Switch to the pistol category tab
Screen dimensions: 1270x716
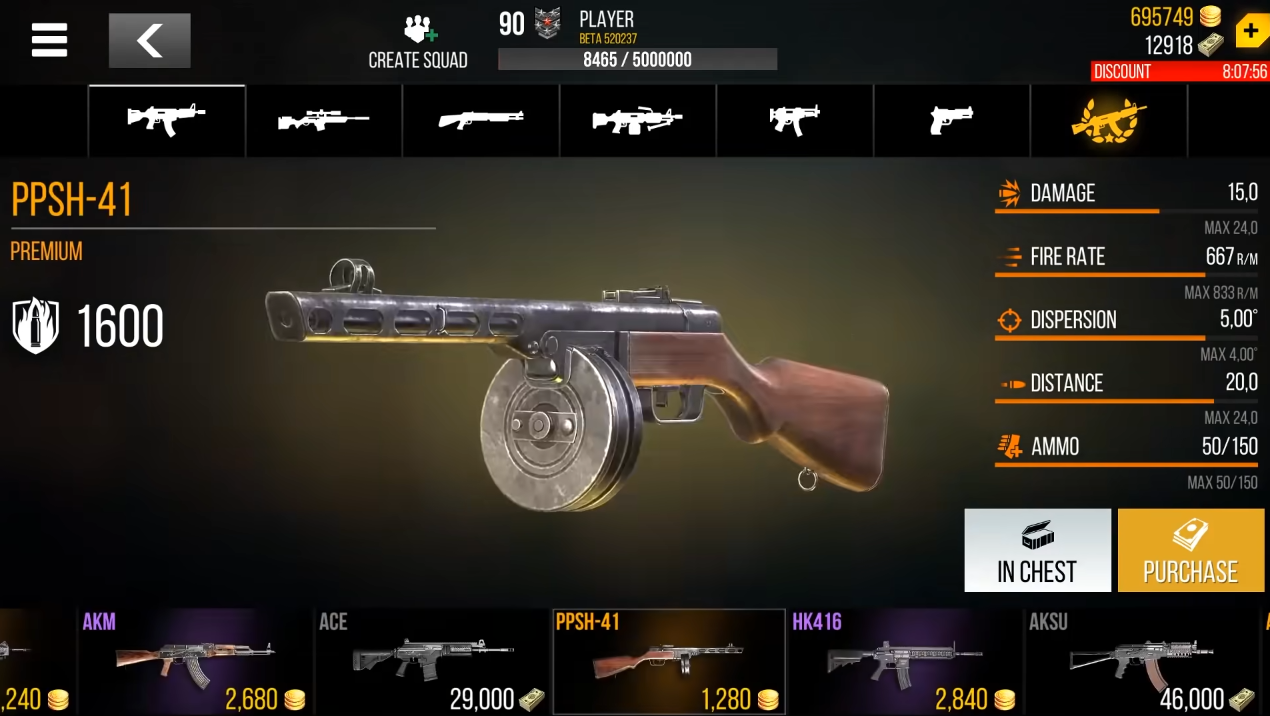click(951, 120)
